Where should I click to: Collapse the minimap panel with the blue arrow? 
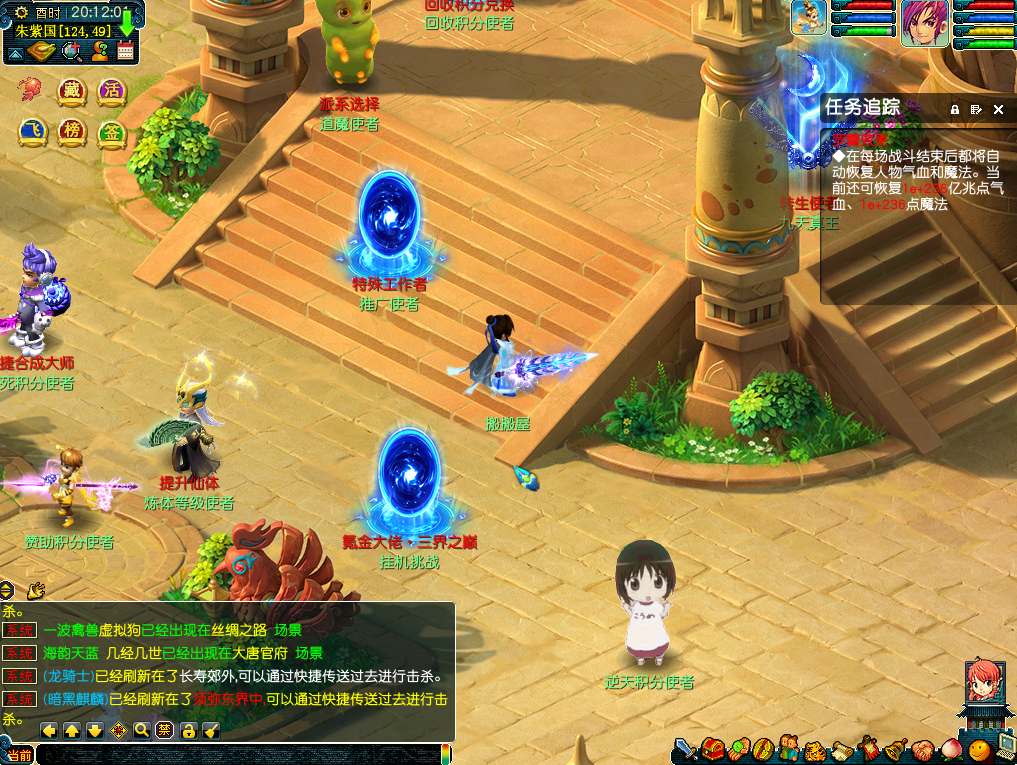[x=16, y=52]
